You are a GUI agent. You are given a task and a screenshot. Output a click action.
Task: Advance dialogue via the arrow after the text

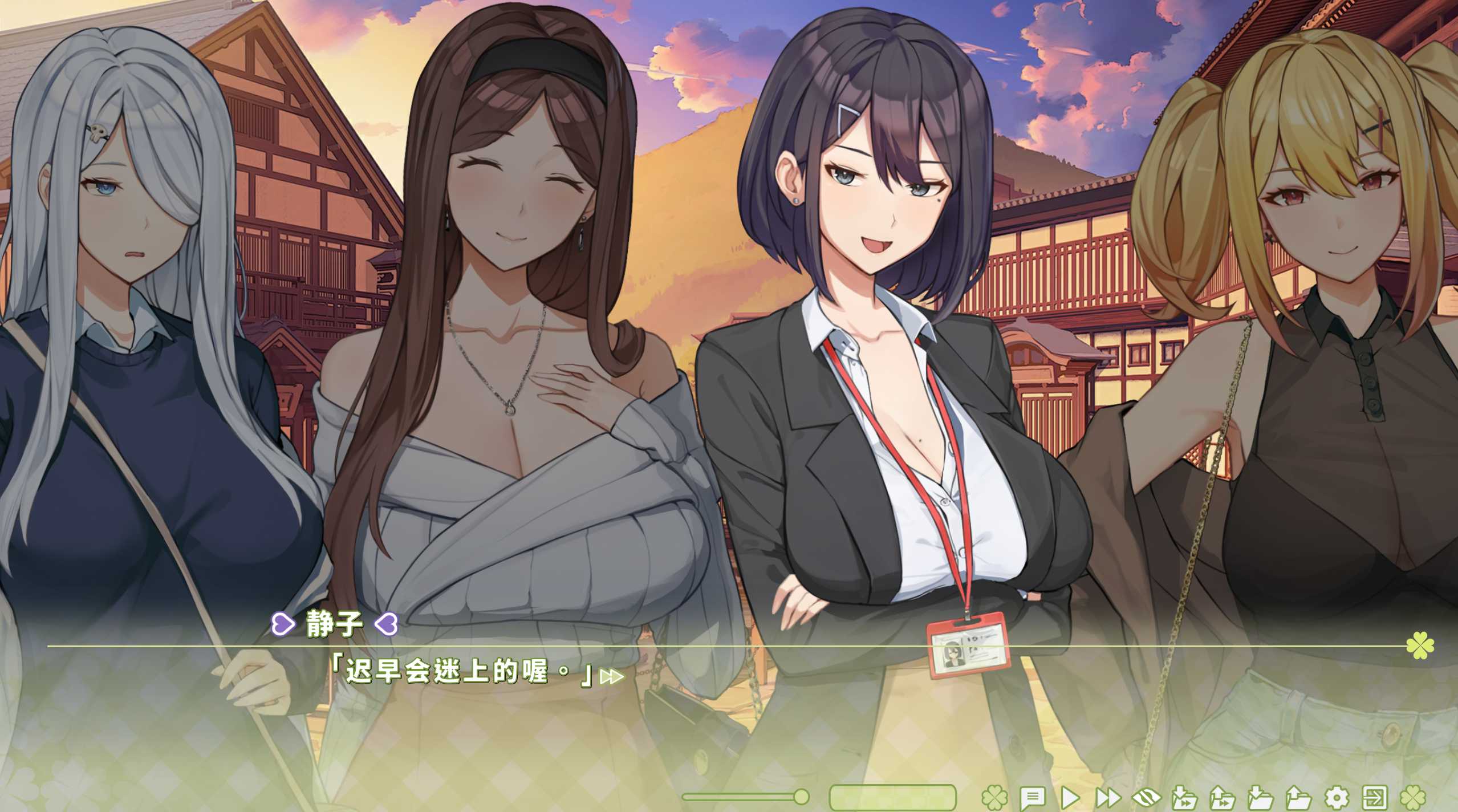point(612,677)
